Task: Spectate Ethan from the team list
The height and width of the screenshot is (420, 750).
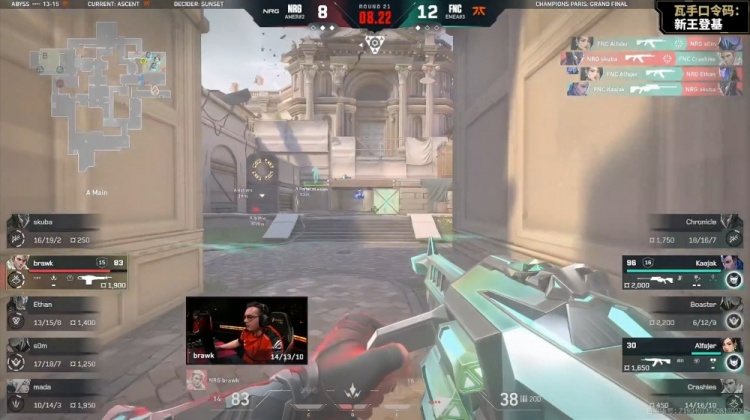Action: pyautogui.click(x=55, y=312)
